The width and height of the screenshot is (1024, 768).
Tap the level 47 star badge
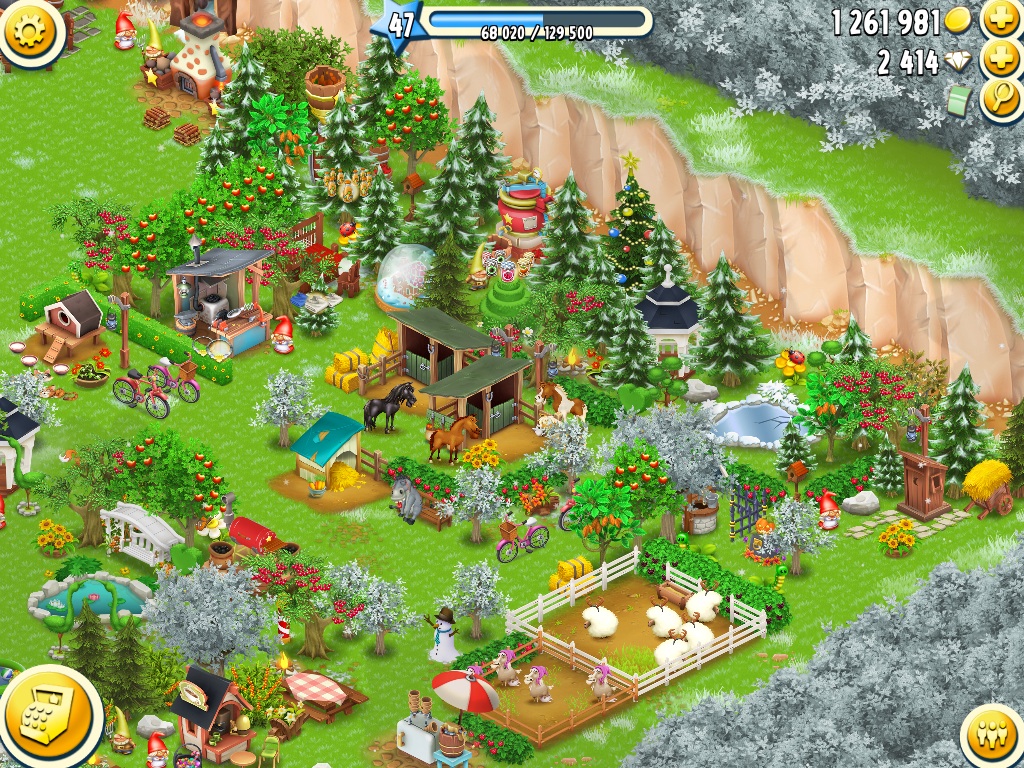[399, 25]
